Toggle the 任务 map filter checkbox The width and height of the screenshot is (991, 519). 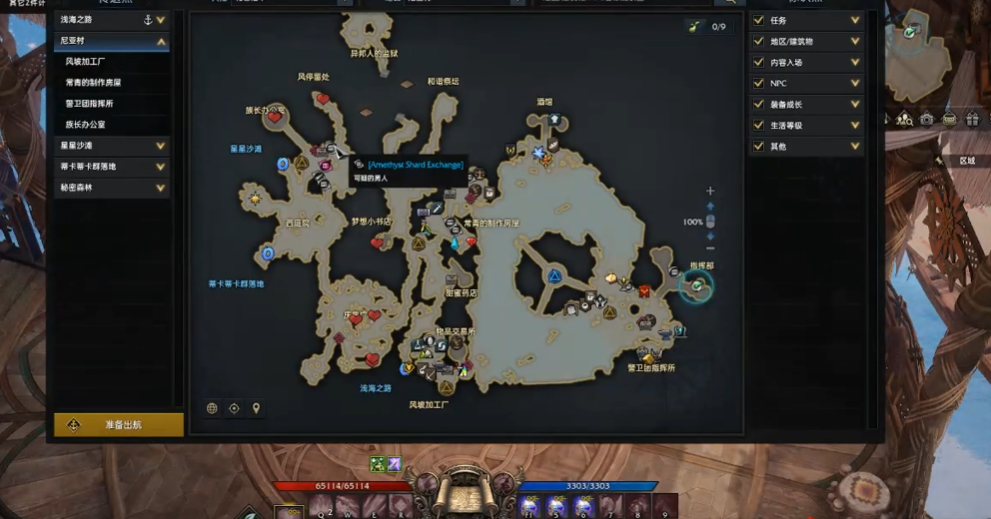pos(759,20)
